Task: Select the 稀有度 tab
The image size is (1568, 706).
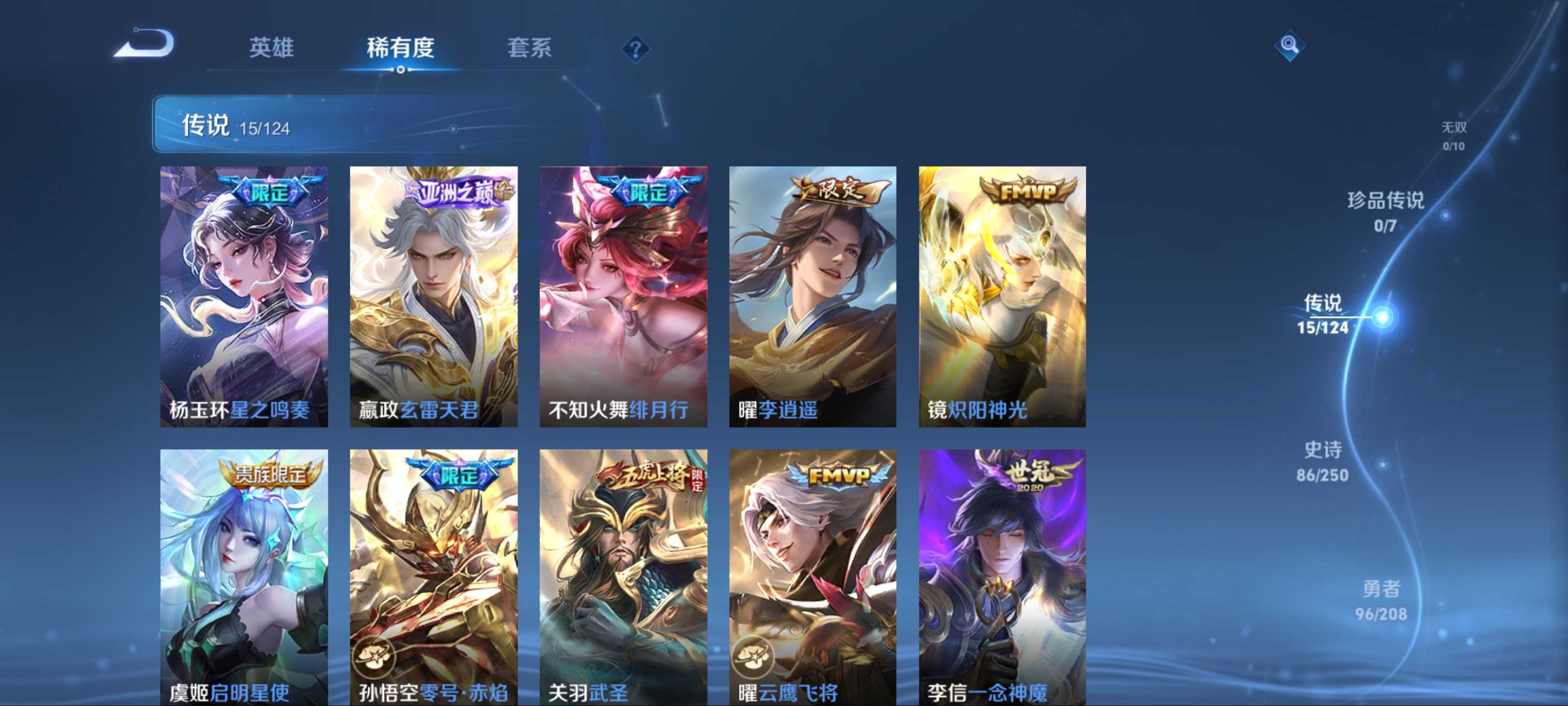Action: coord(400,47)
